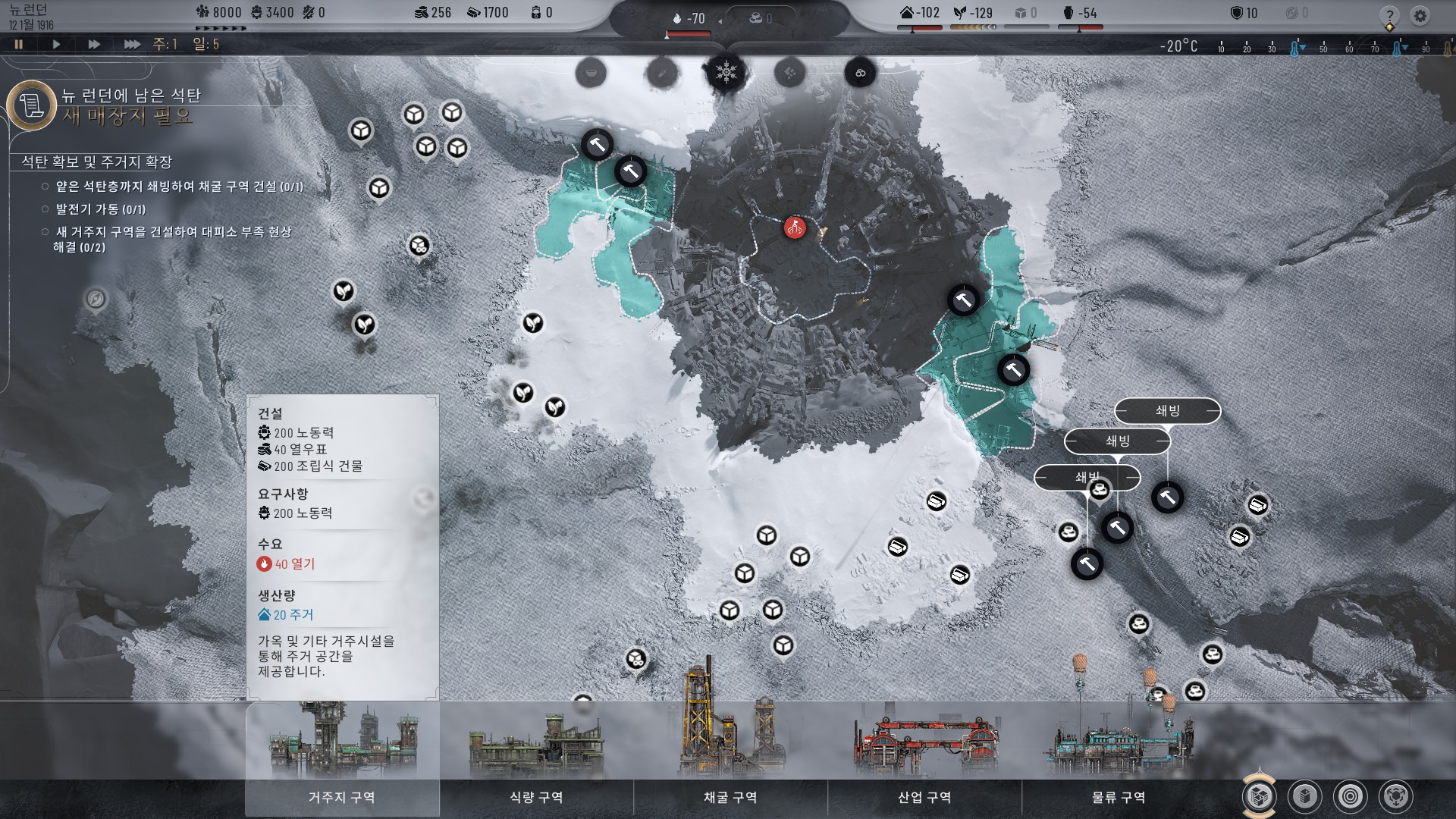This screenshot has height=819, width=1456.
Task: Show the food bowl overlay icon
Action: [591, 74]
